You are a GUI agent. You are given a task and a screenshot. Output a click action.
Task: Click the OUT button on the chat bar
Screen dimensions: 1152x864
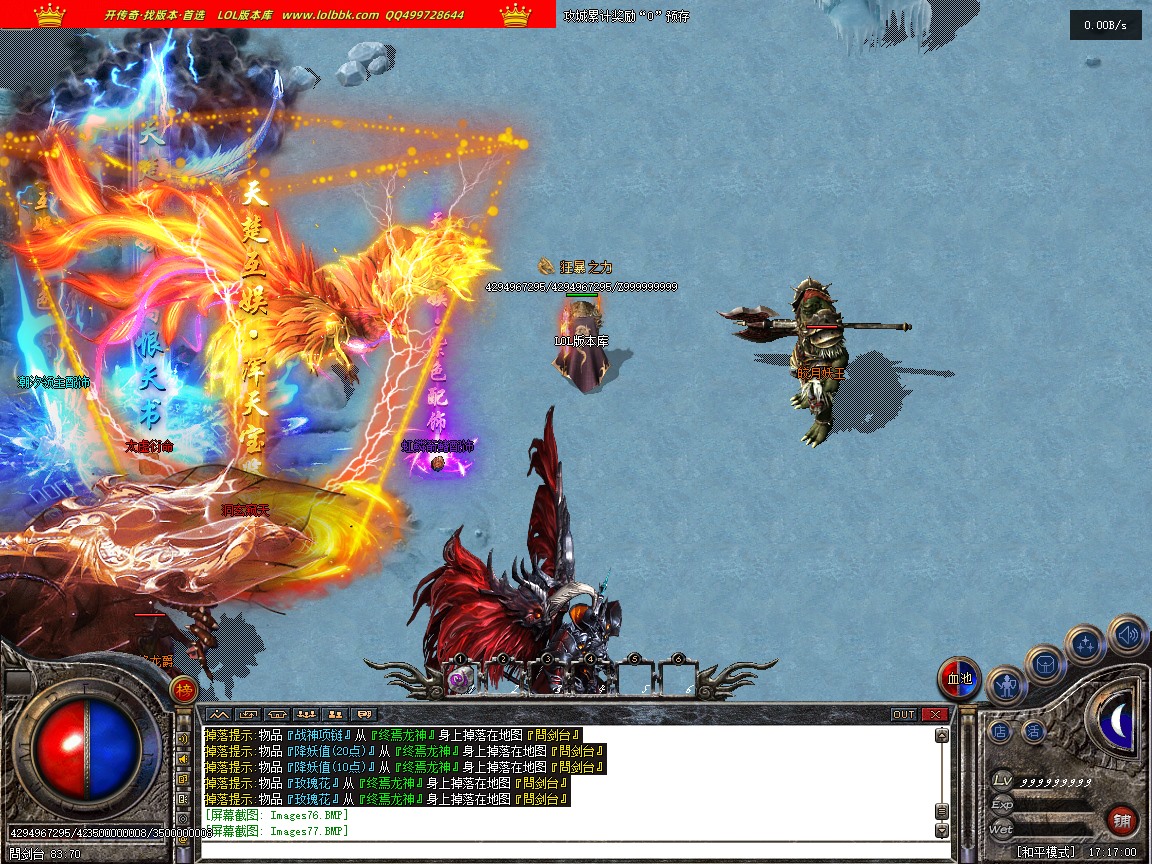904,714
